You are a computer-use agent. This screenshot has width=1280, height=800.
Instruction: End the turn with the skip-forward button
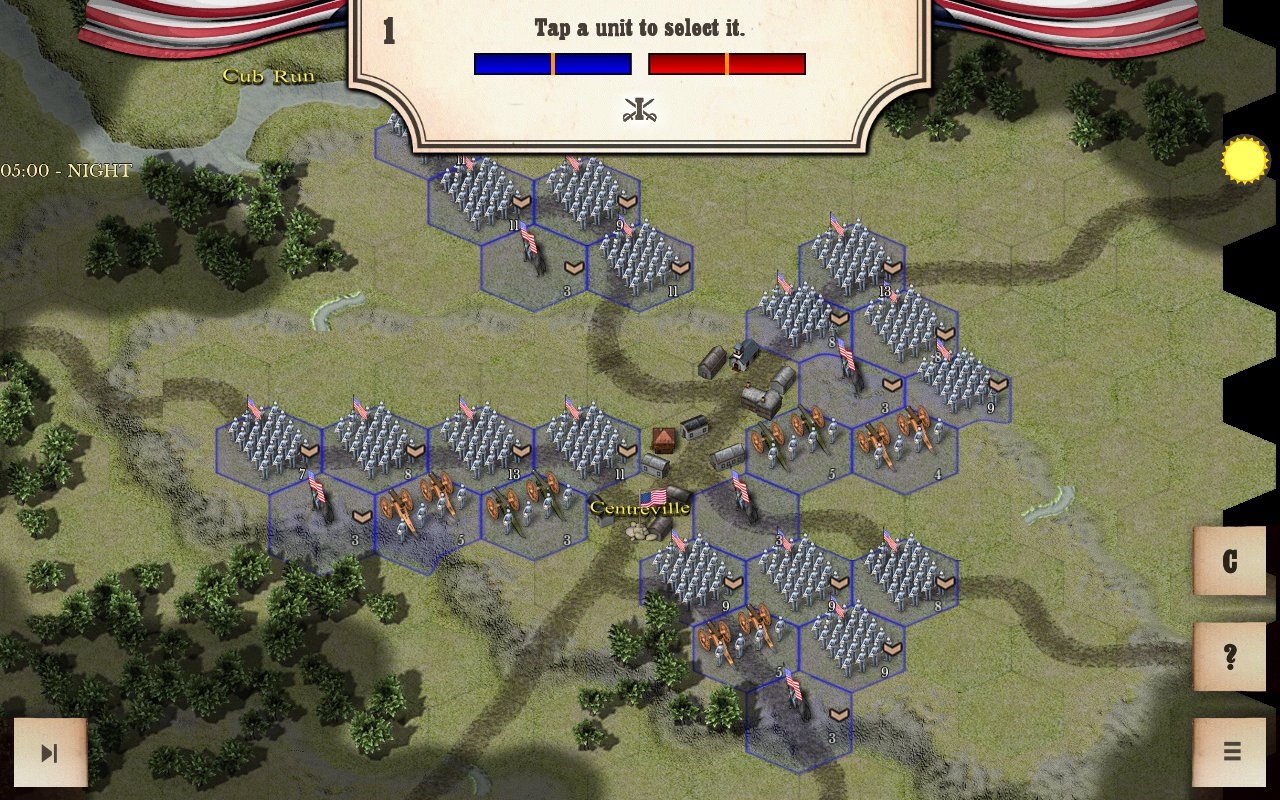click(49, 753)
